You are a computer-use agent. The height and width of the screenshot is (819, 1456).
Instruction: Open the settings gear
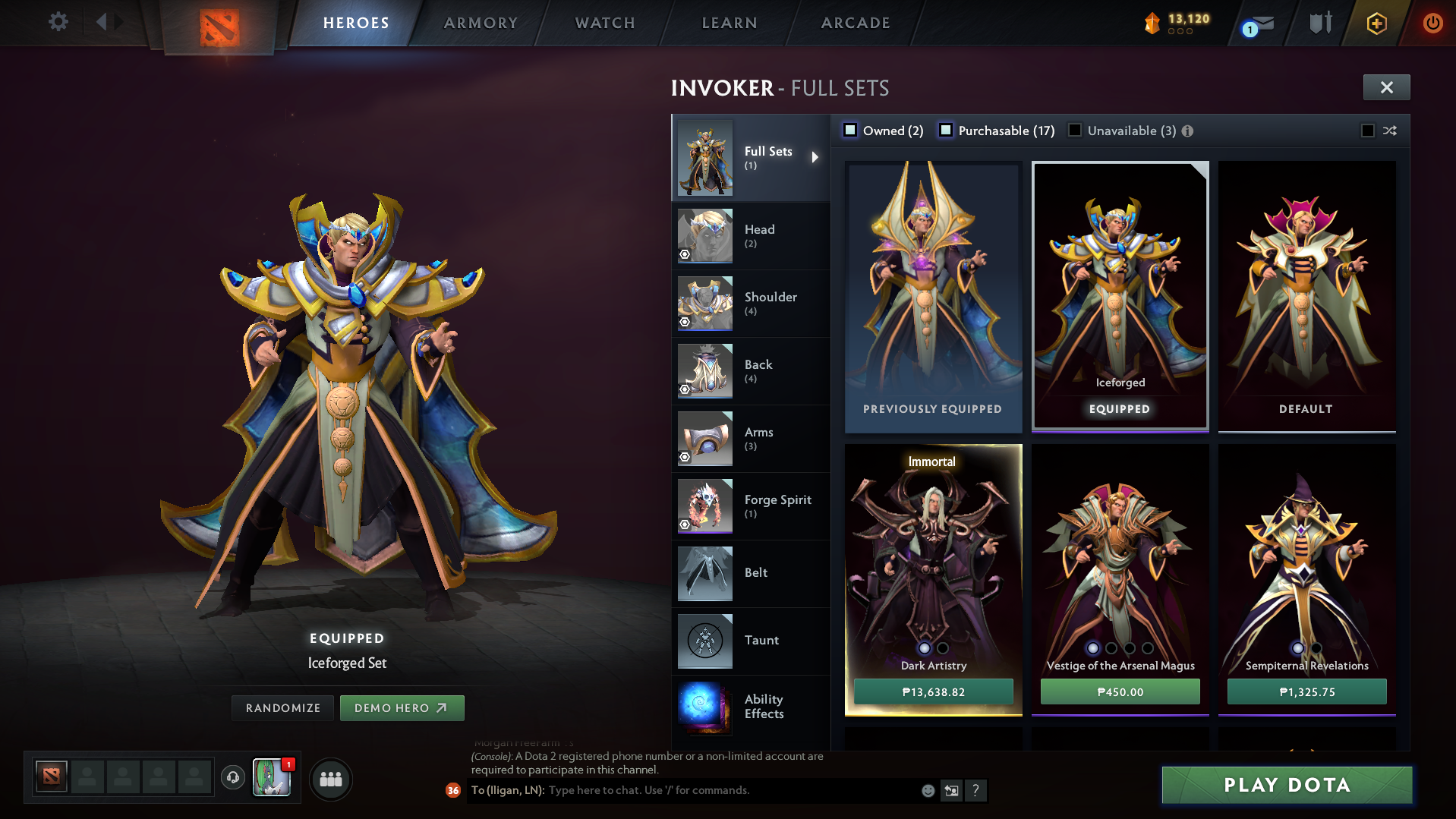(x=57, y=22)
